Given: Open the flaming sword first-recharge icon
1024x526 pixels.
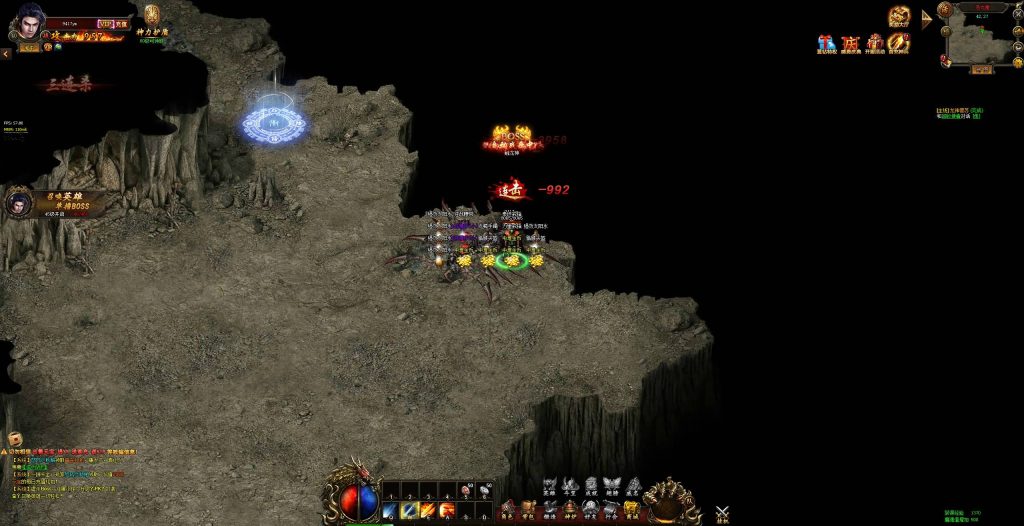Looking at the screenshot, I should pyautogui.click(x=899, y=43).
